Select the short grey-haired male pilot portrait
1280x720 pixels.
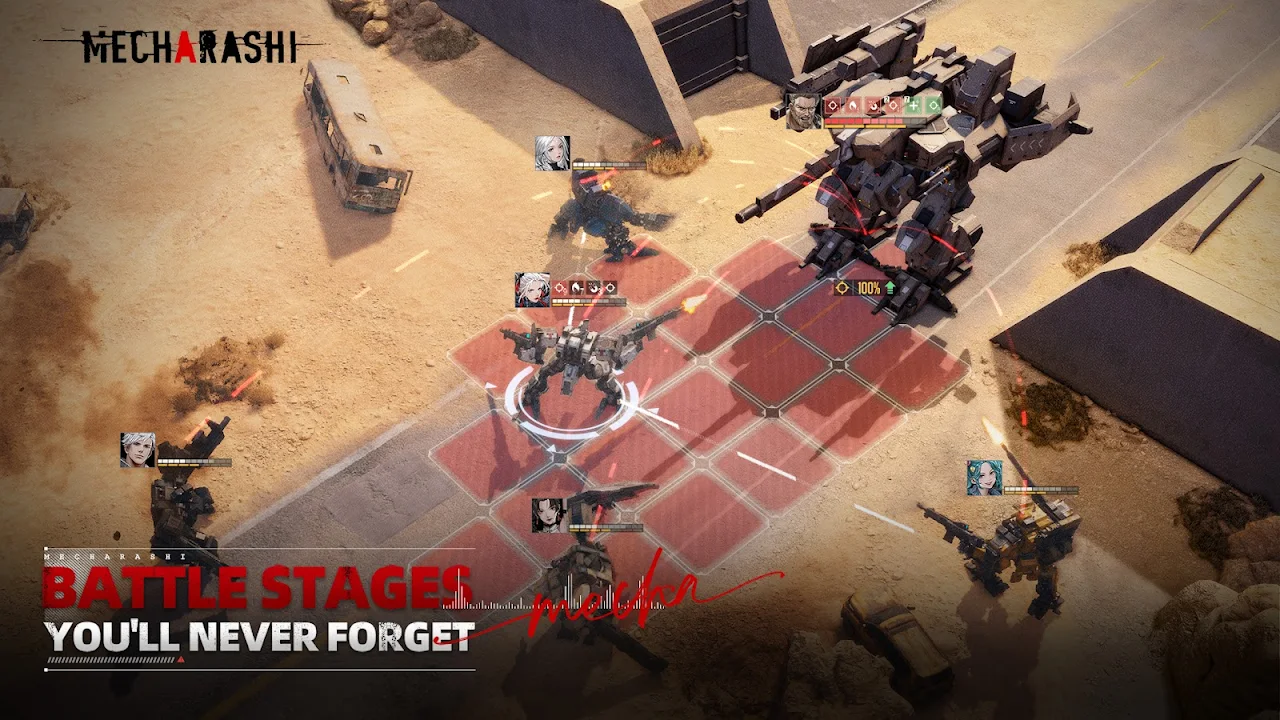click(x=138, y=450)
